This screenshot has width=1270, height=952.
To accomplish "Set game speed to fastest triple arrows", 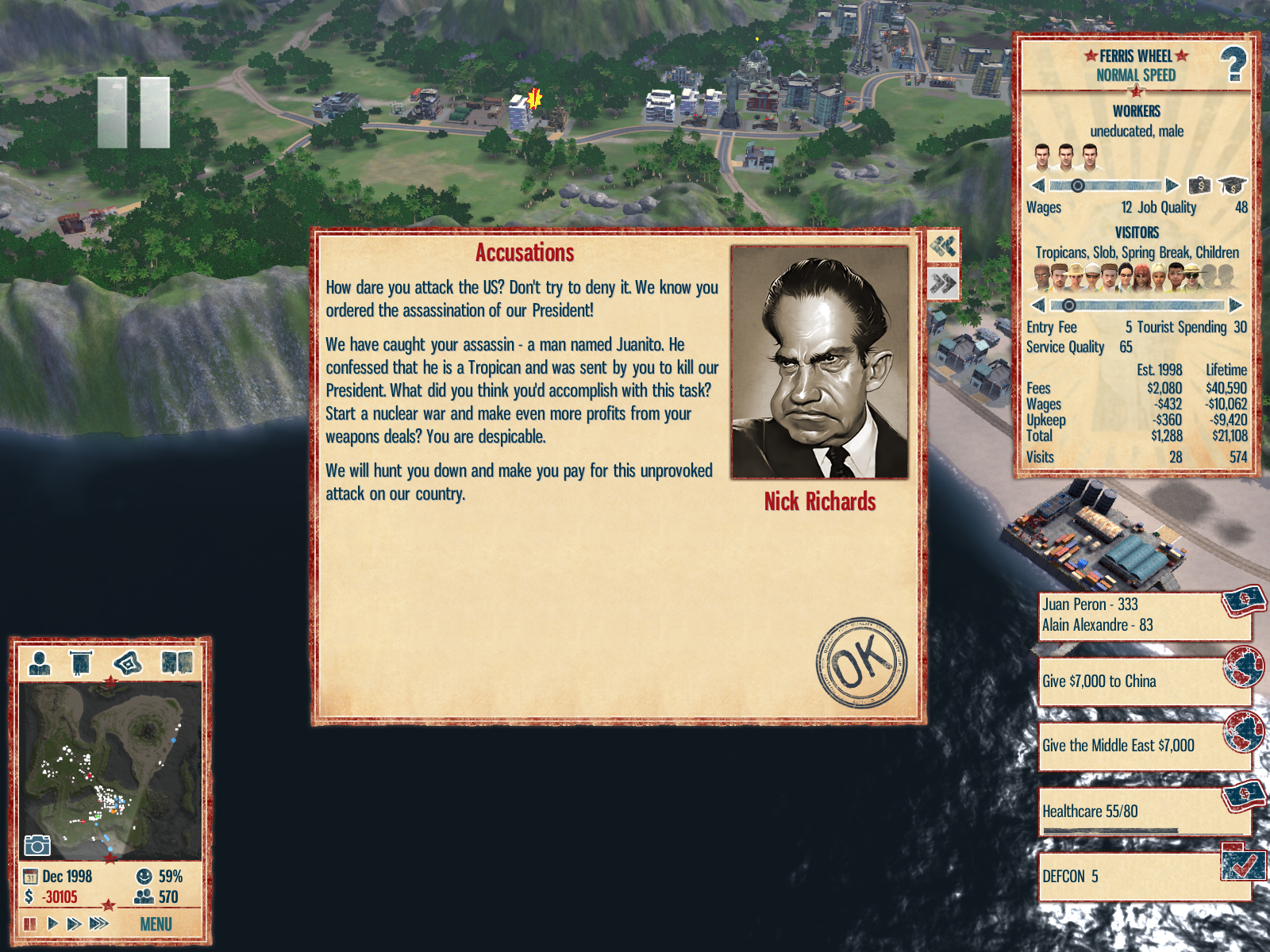I will [x=99, y=923].
